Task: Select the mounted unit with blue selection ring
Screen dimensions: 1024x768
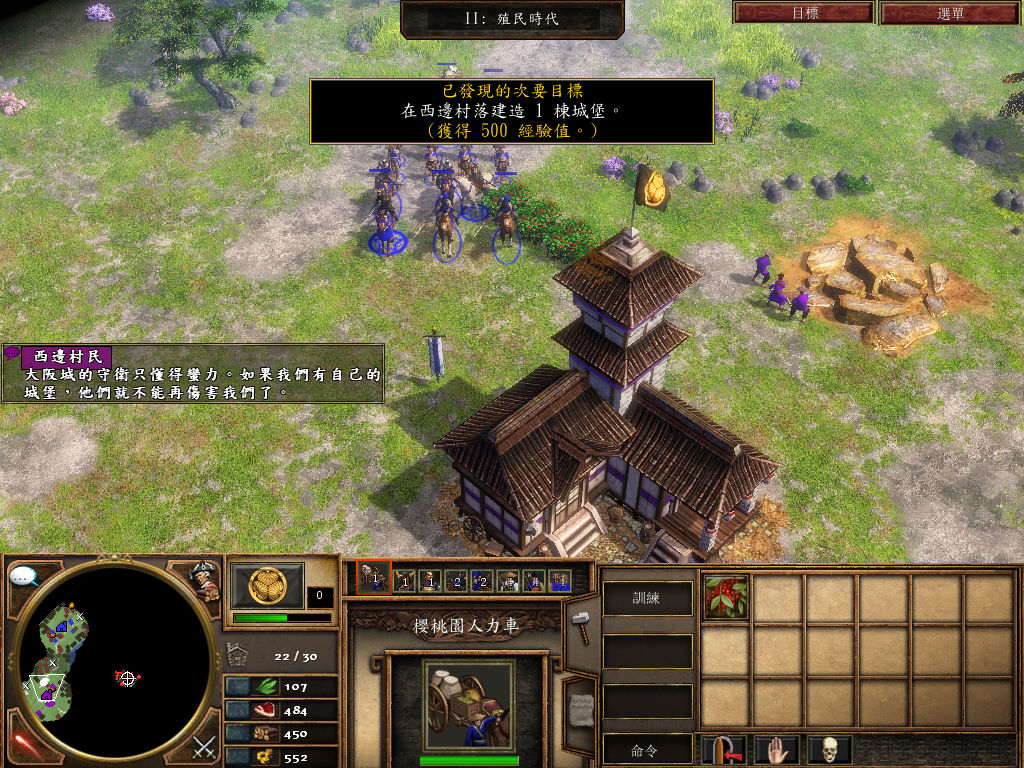Action: (385, 225)
